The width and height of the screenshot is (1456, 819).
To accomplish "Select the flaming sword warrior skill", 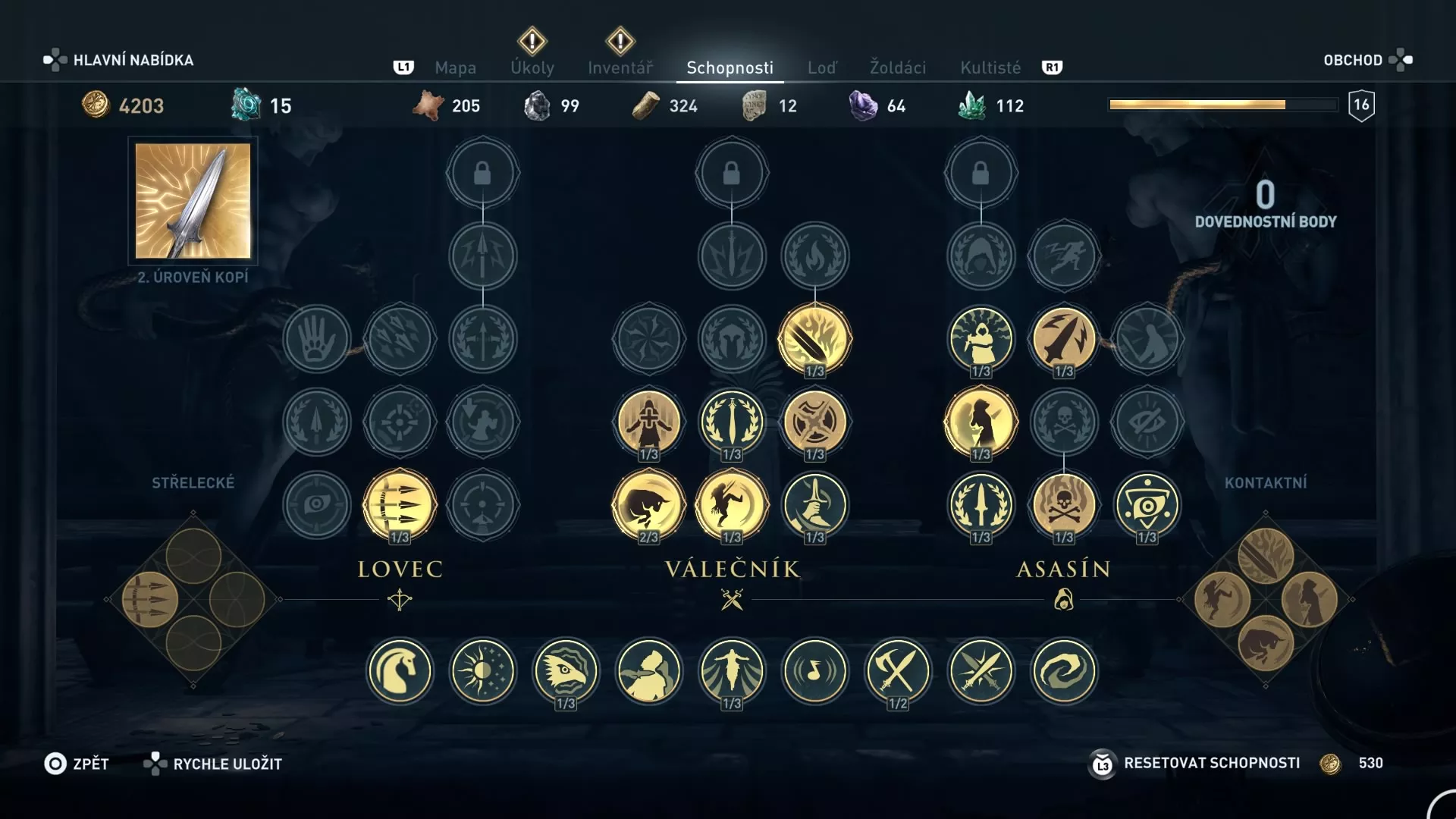I will click(x=814, y=339).
